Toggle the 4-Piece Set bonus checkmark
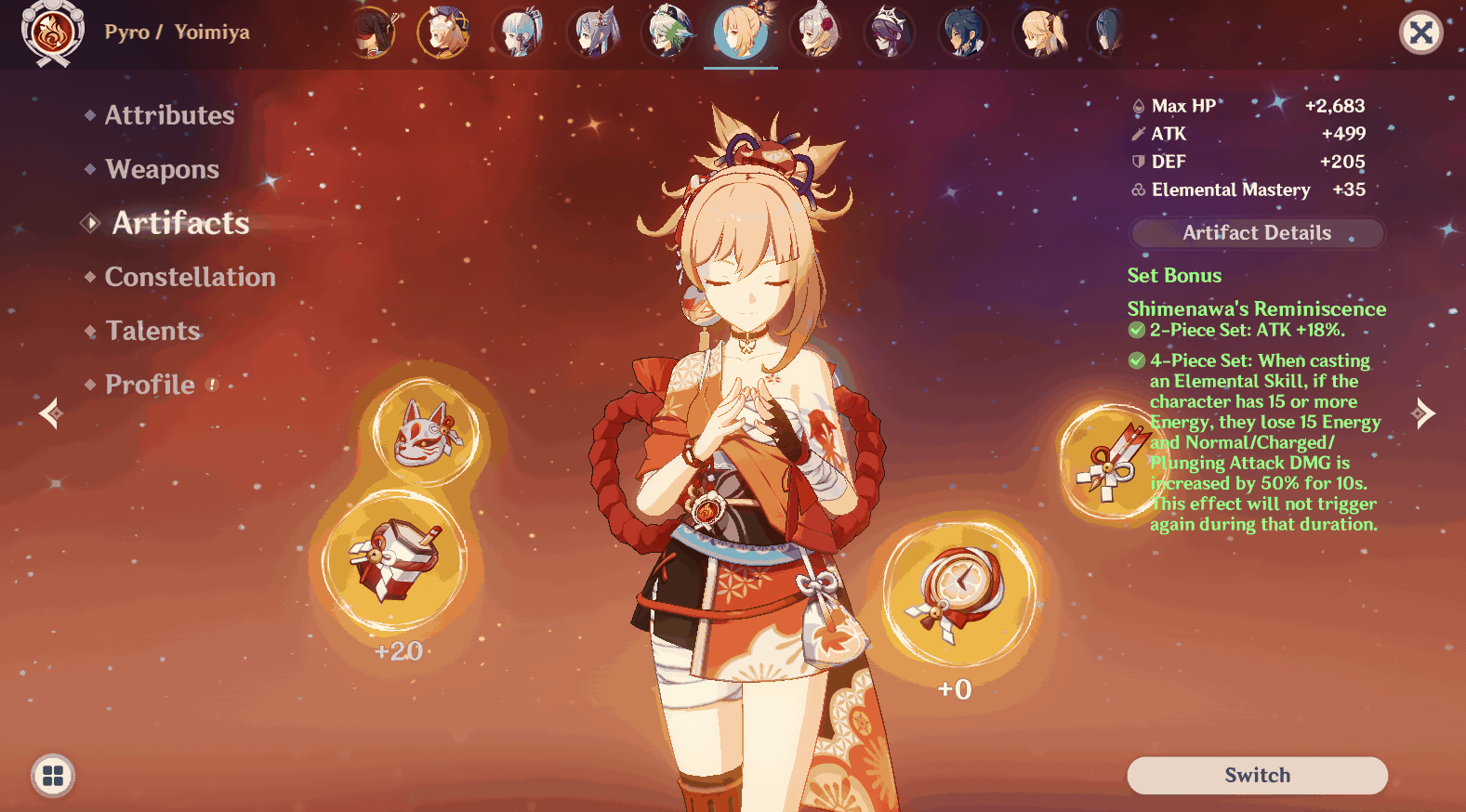This screenshot has height=812, width=1466. pos(1136,360)
